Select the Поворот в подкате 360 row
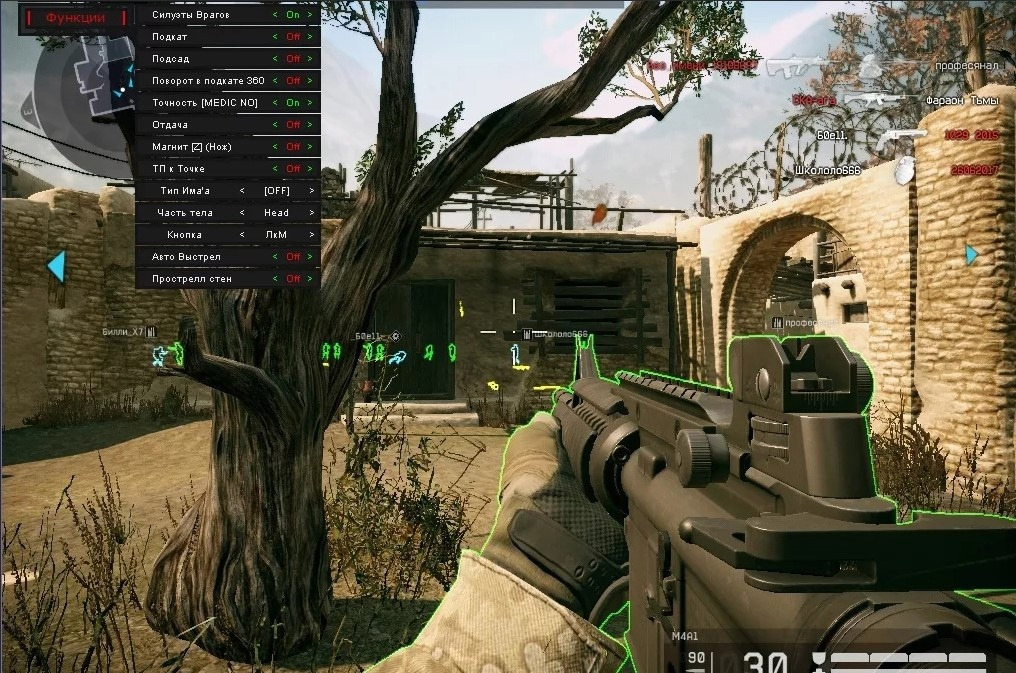Image resolution: width=1016 pixels, height=673 pixels. click(209, 81)
